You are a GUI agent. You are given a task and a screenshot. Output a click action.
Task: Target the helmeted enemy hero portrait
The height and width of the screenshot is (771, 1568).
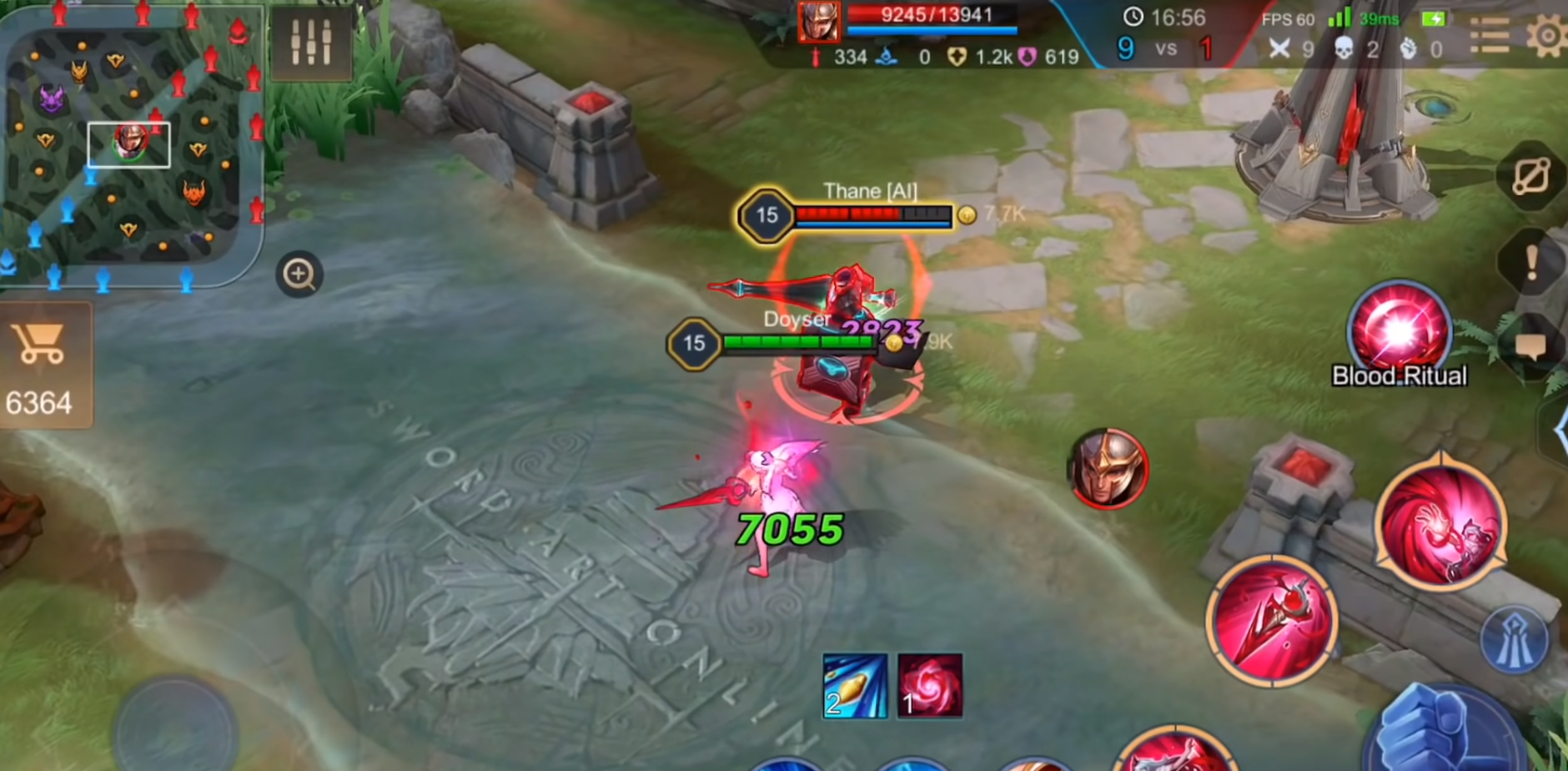tap(1108, 469)
